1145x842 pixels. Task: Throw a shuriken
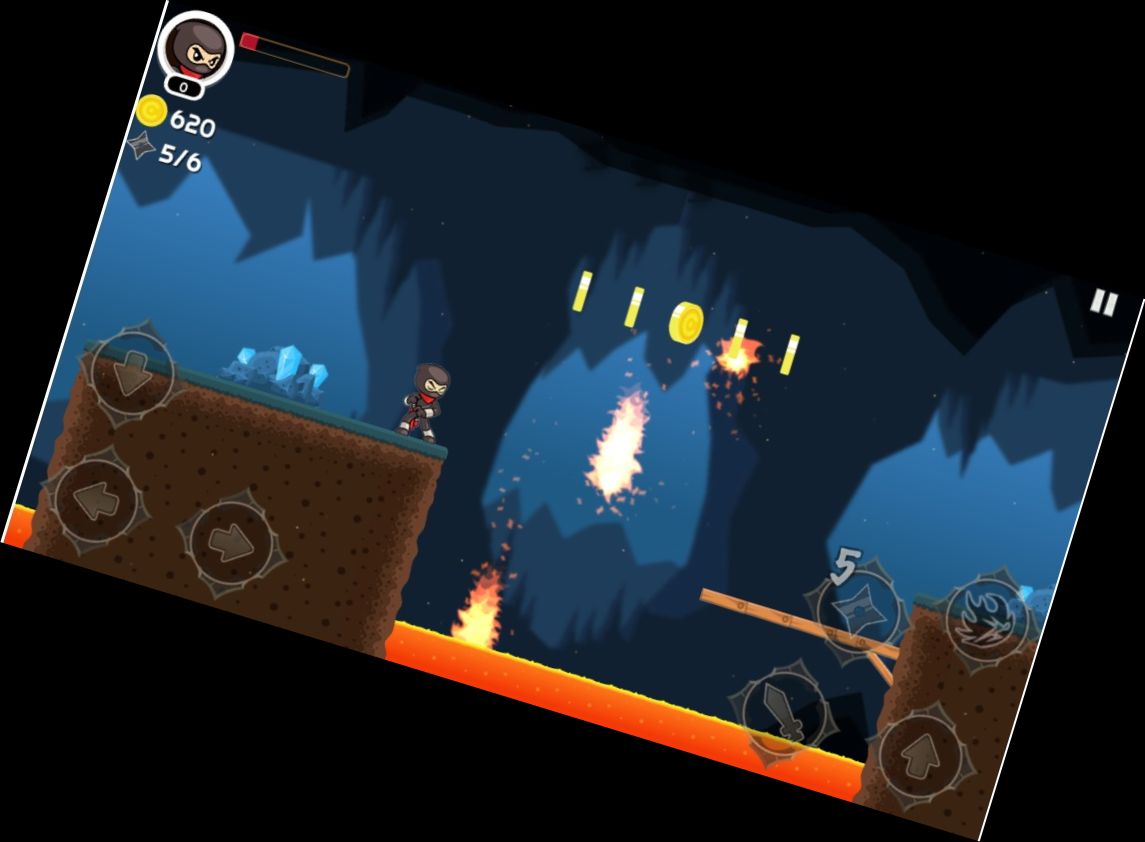[x=859, y=611]
